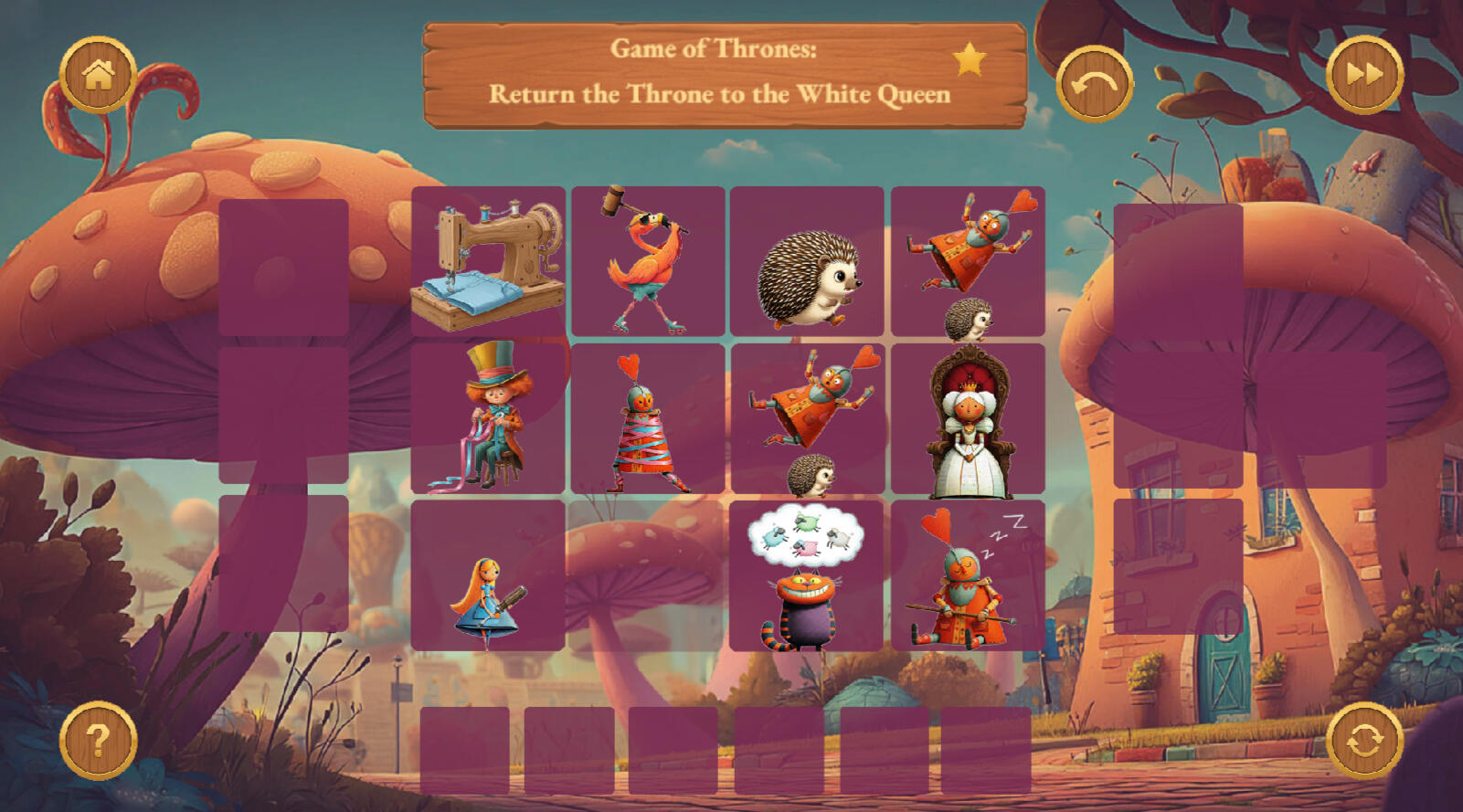Pick the flamingo with hammer tile
1463x812 pixels.
pyautogui.click(x=648, y=262)
